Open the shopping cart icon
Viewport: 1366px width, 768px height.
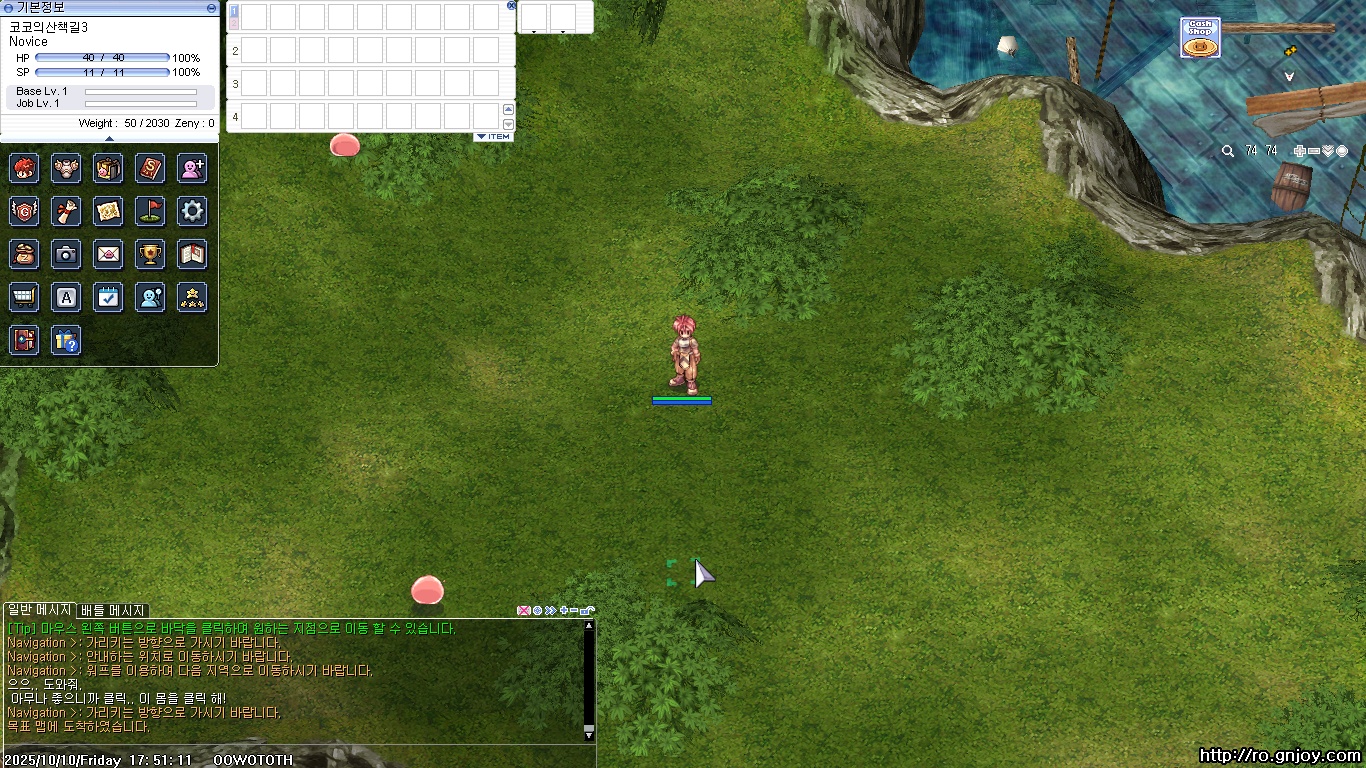24,297
